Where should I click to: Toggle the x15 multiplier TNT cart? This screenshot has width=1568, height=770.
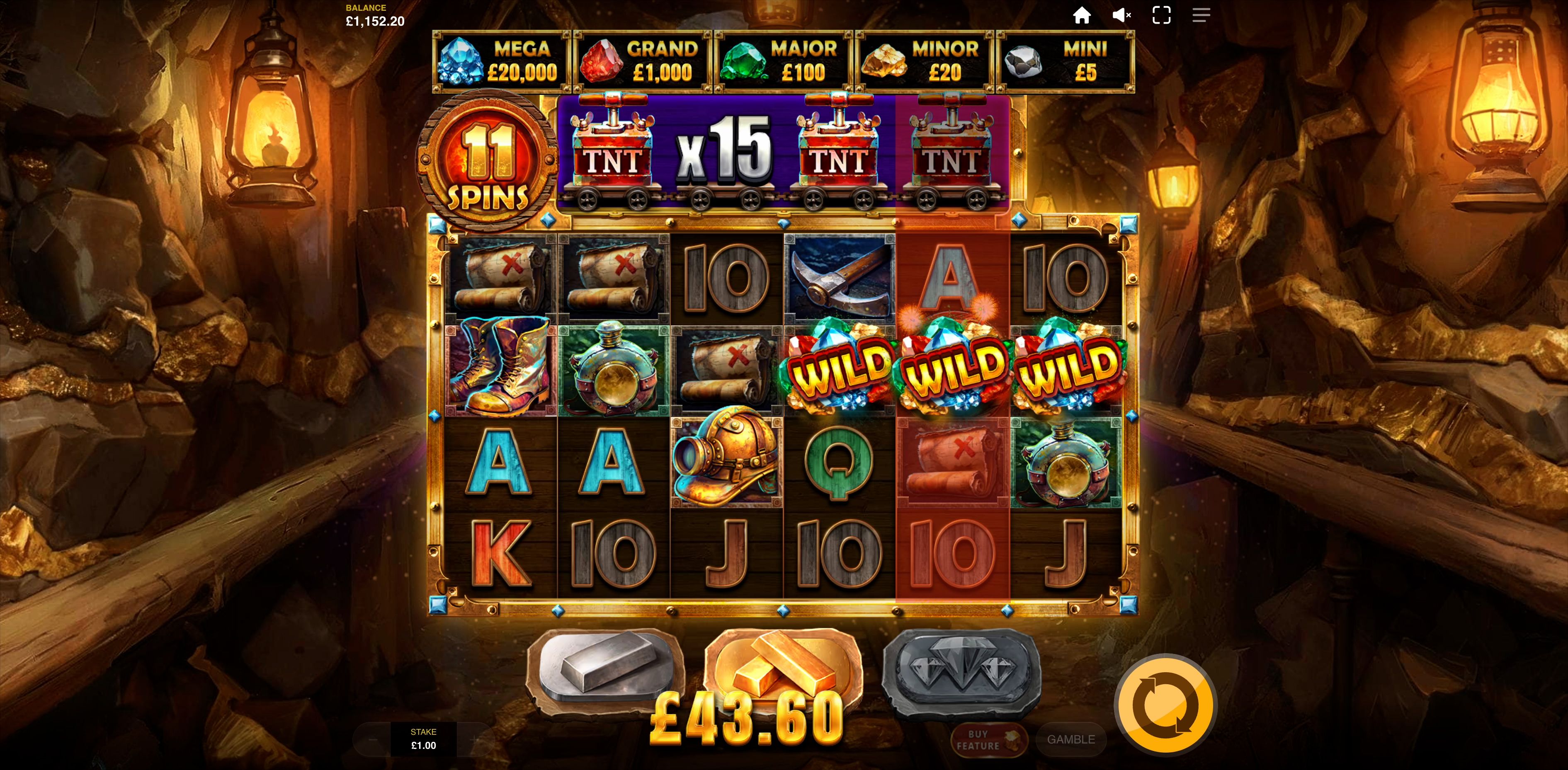click(727, 152)
